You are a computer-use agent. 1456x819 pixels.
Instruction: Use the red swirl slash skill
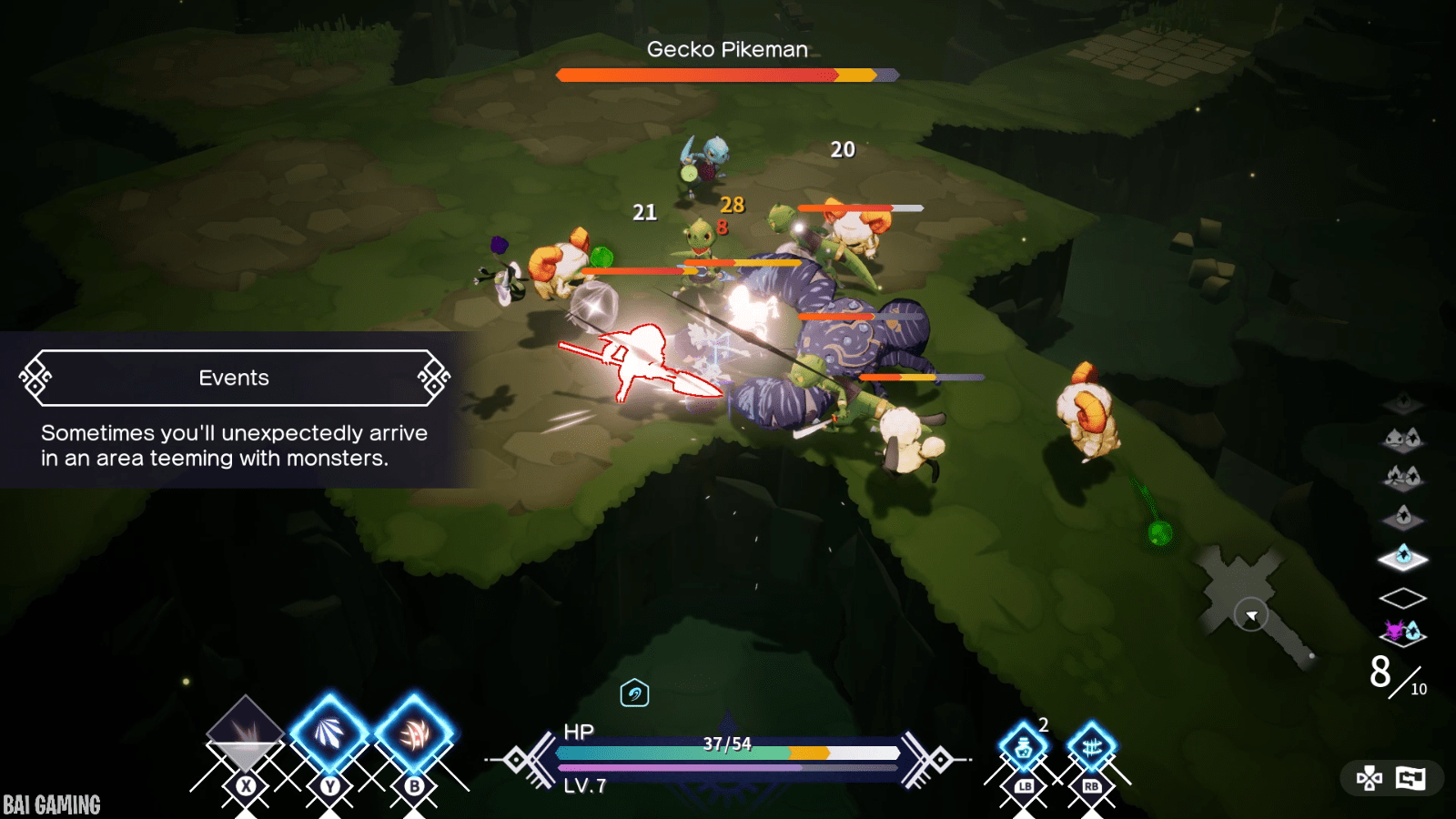click(x=414, y=733)
